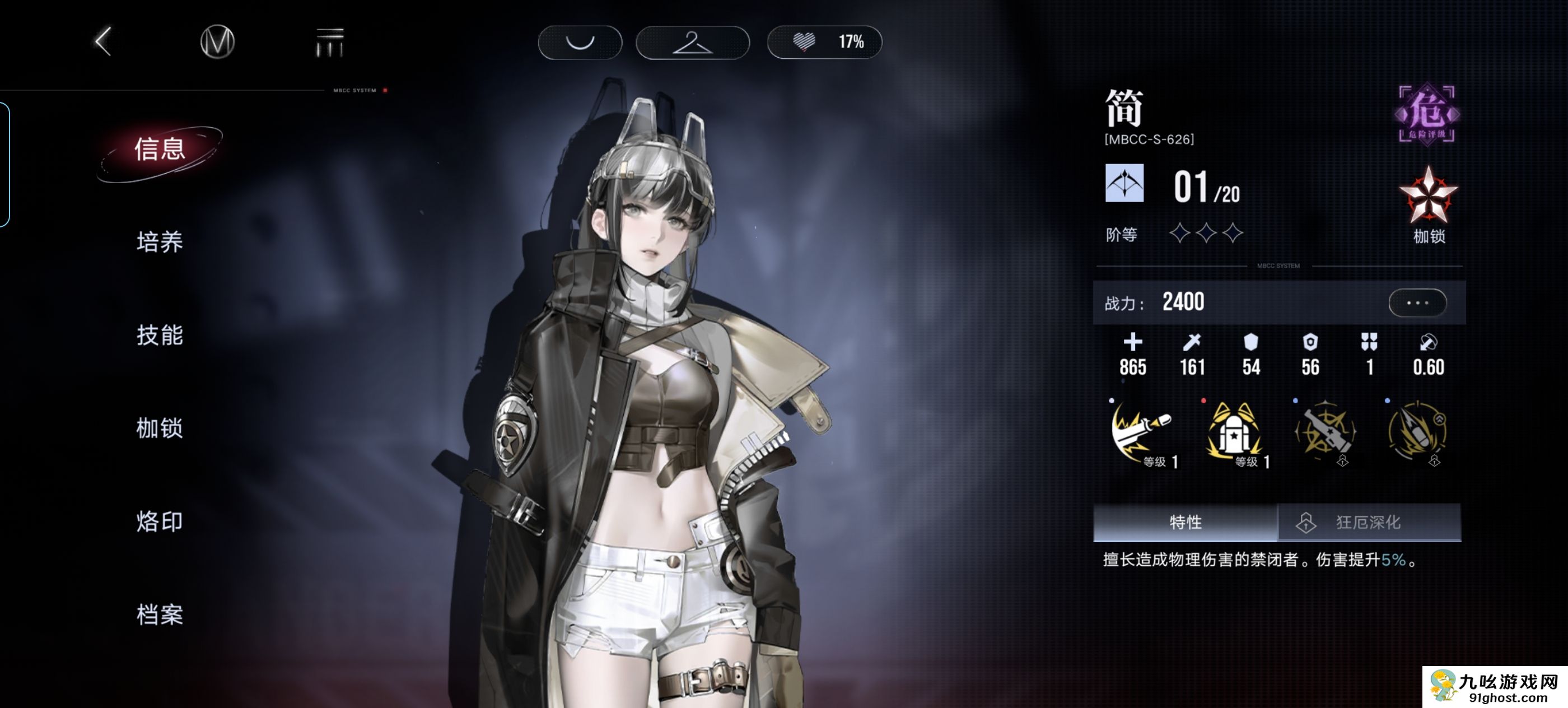The width and height of the screenshot is (1568, 708).
Task: Open the circled M home icon
Action: pos(217,41)
